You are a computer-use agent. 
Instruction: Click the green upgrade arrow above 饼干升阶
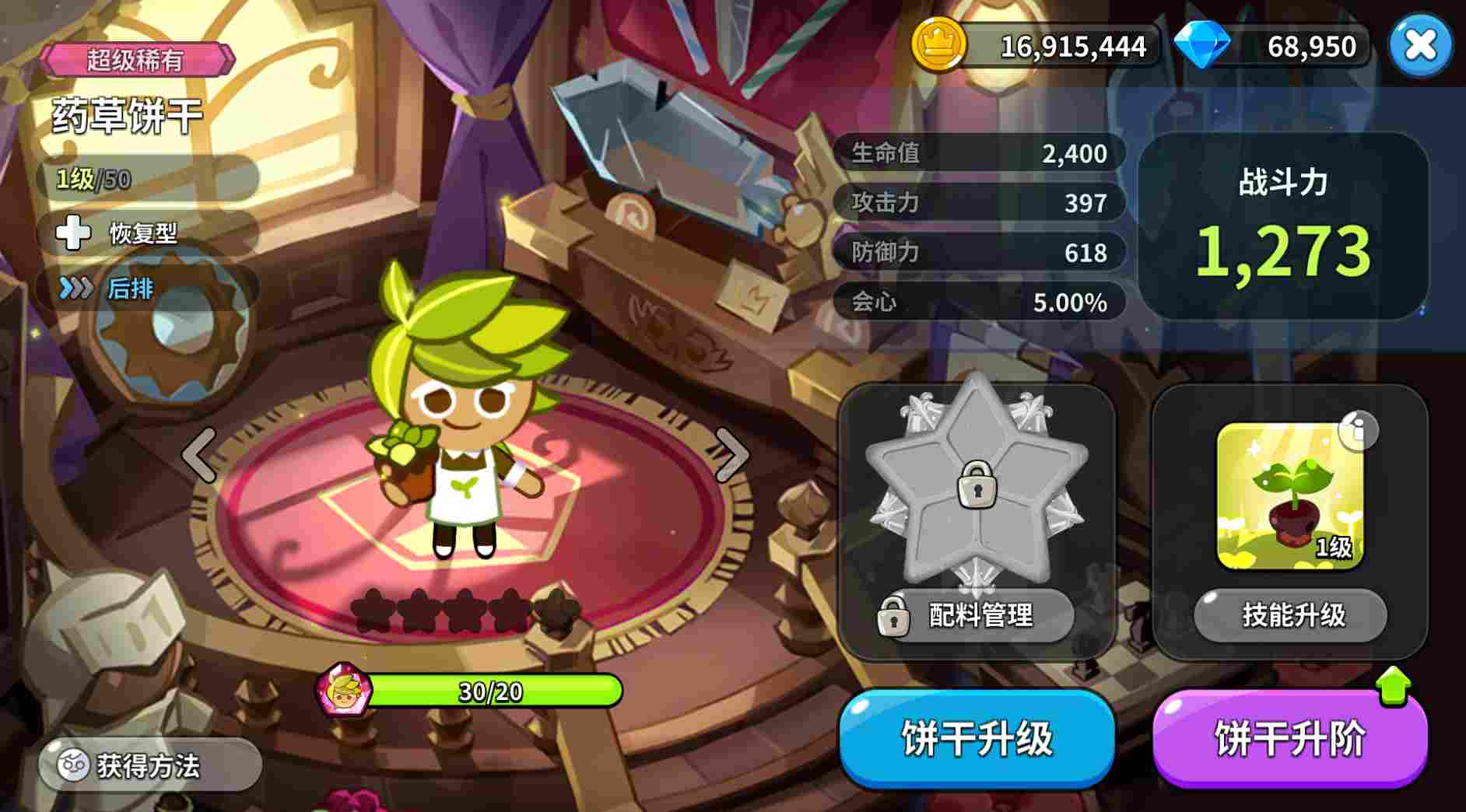click(1392, 688)
